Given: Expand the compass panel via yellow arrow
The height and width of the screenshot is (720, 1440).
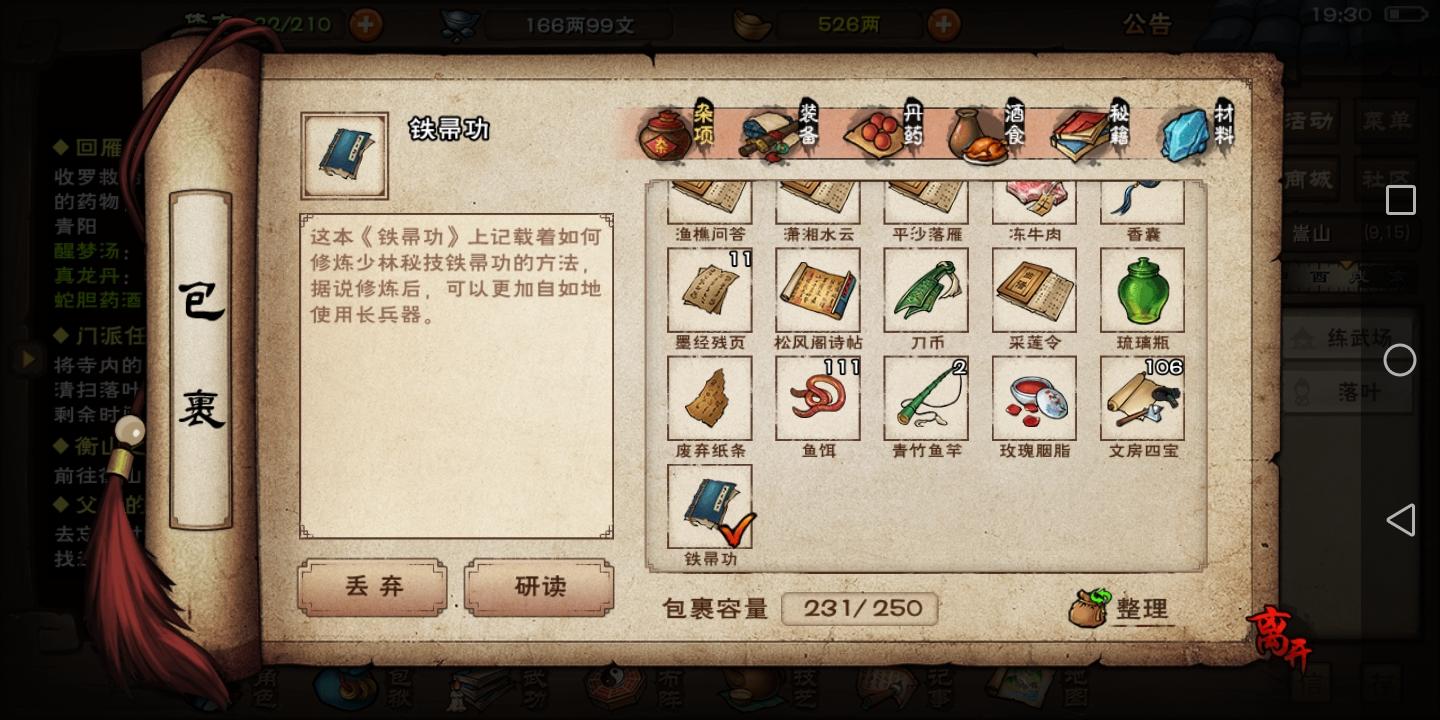Looking at the screenshot, I should (1347, 264).
